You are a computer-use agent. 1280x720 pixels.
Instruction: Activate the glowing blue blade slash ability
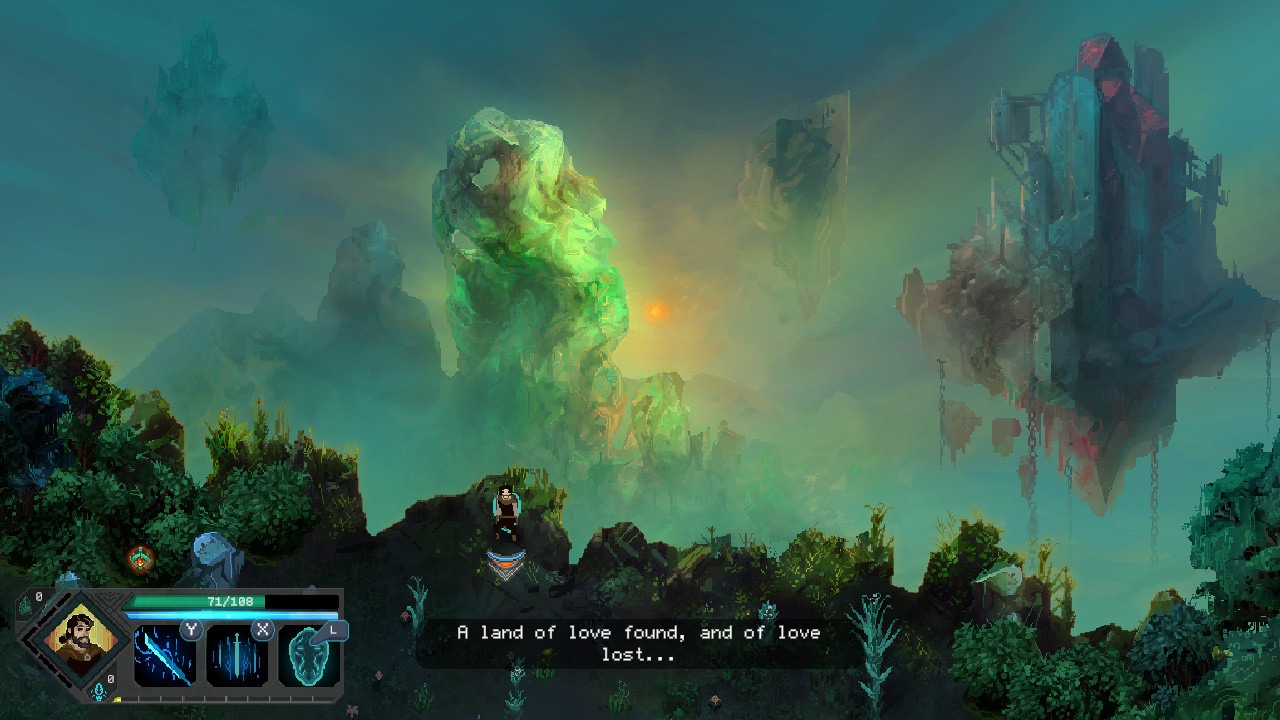pyautogui.click(x=165, y=656)
